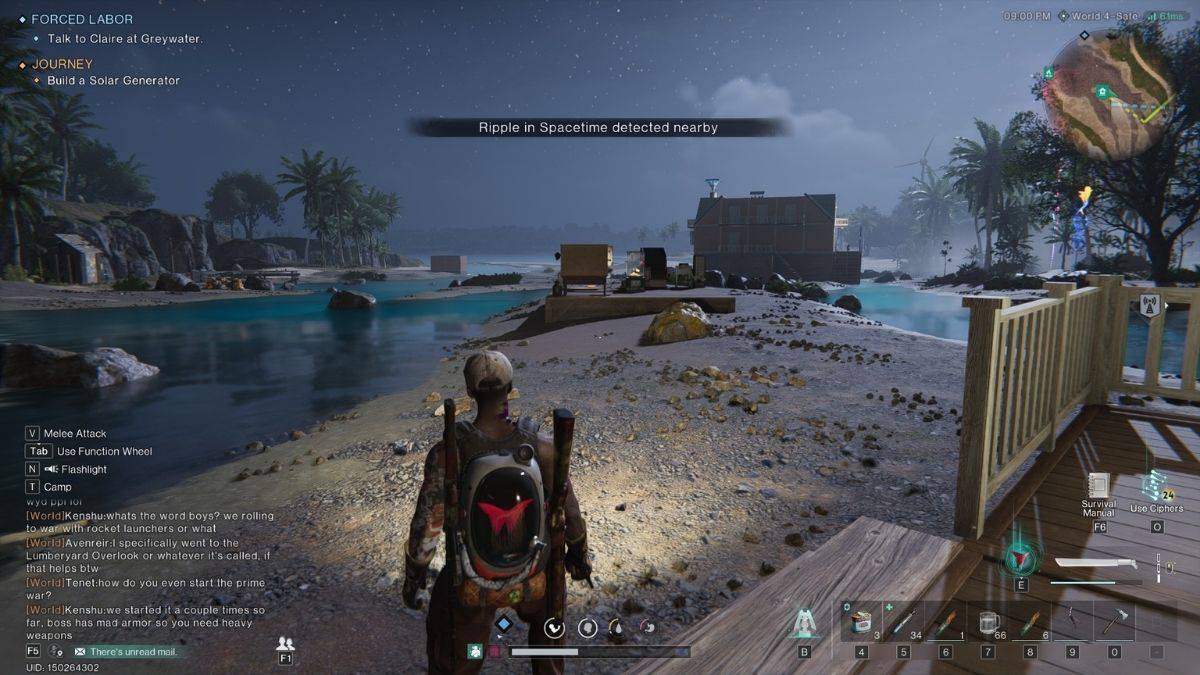
Task: Select the canned food hotbar slot
Action: tap(861, 622)
